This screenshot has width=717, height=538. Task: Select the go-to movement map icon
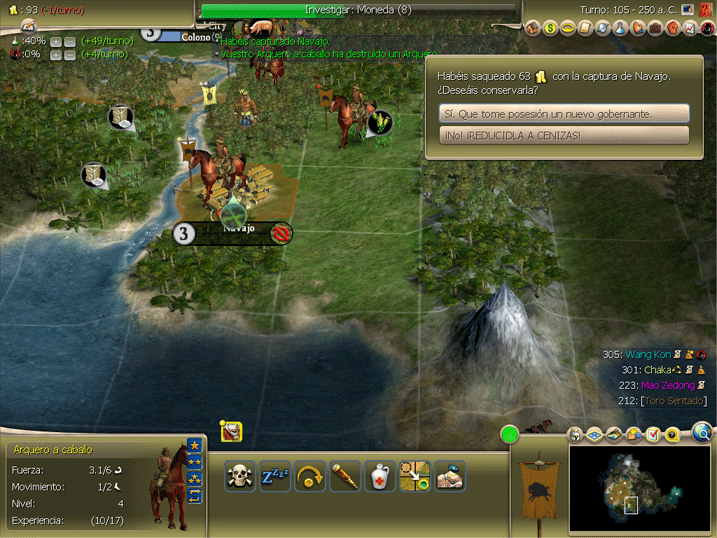[x=414, y=477]
